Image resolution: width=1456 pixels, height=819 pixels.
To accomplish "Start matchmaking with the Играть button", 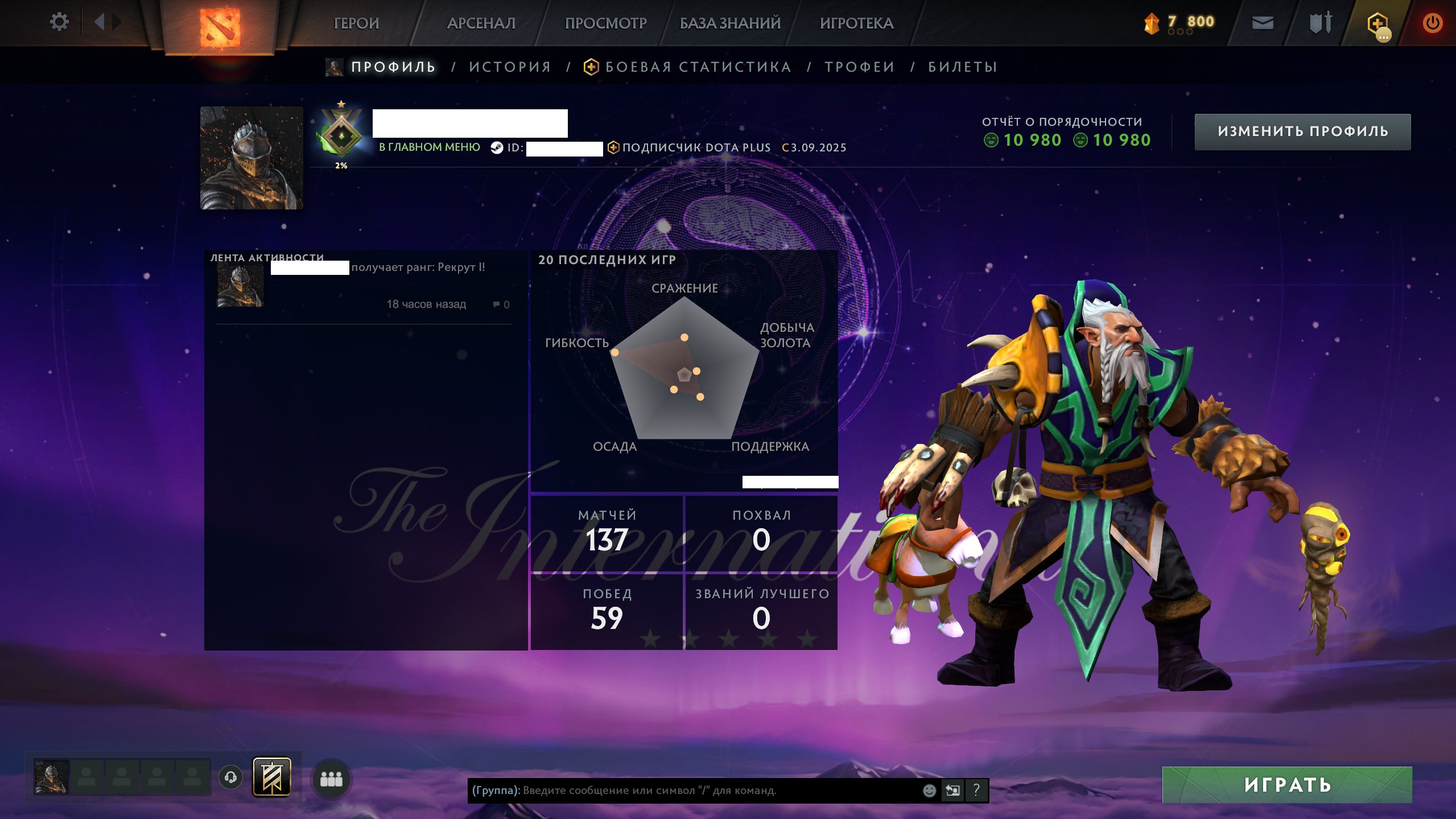I will pos(1287,785).
